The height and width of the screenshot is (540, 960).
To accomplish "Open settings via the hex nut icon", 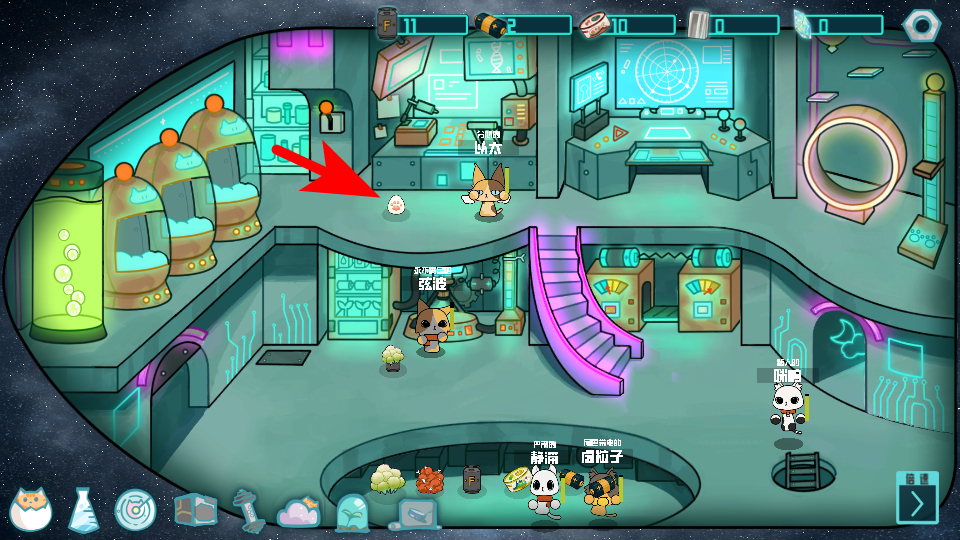I will pyautogui.click(x=921, y=24).
